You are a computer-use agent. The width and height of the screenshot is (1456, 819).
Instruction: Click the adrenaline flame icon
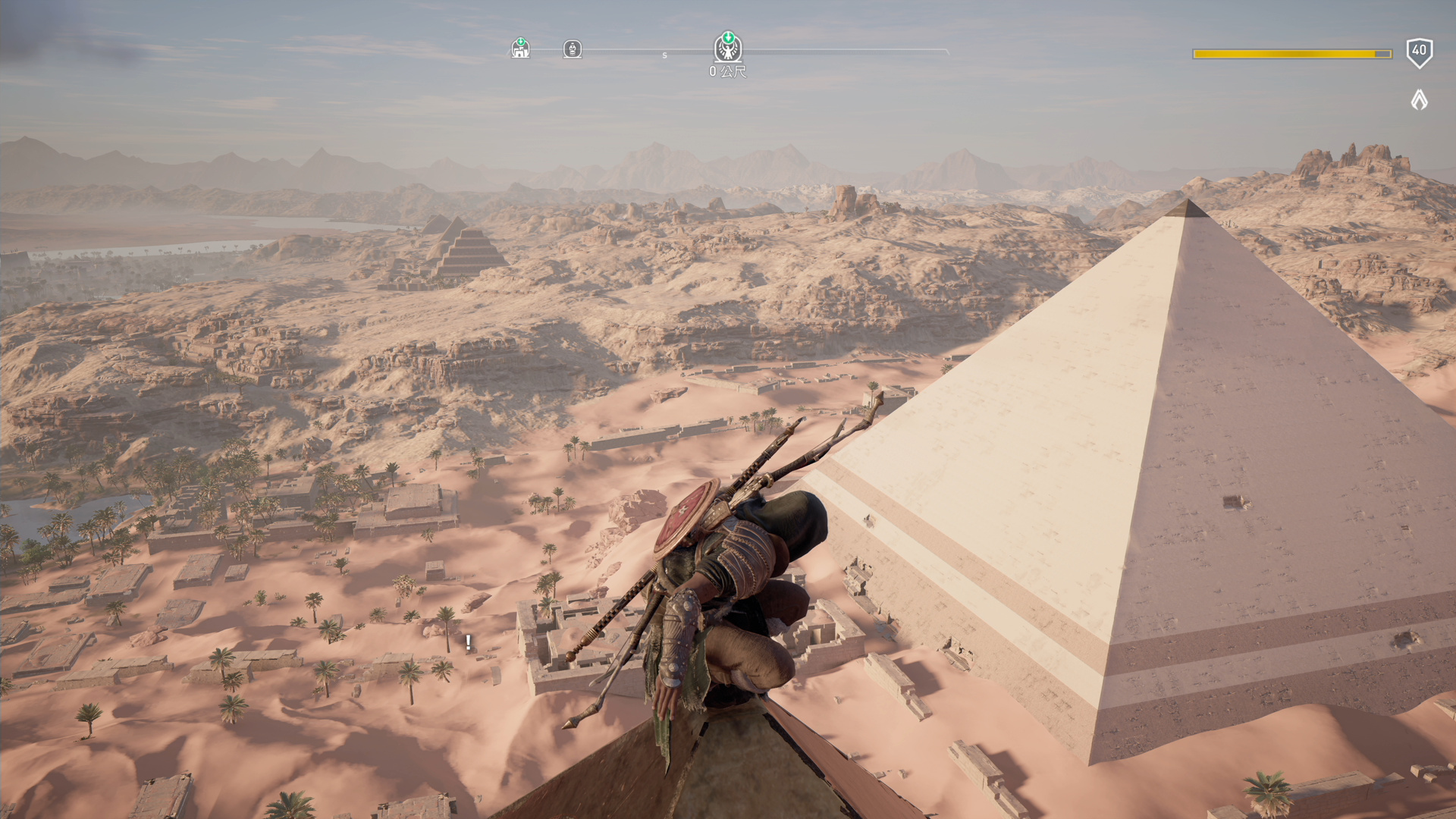(x=1419, y=99)
